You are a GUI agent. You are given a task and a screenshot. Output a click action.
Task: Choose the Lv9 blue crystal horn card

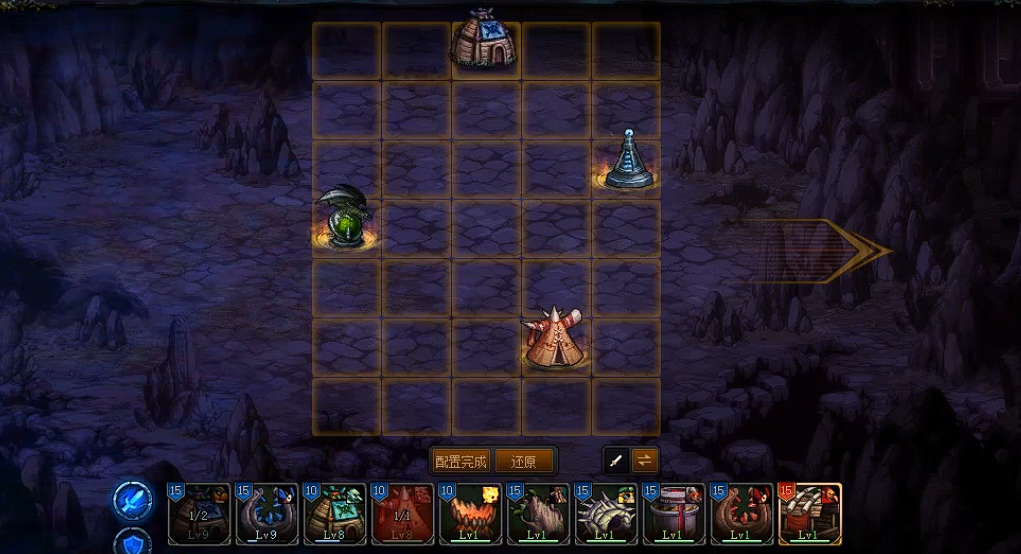(267, 514)
